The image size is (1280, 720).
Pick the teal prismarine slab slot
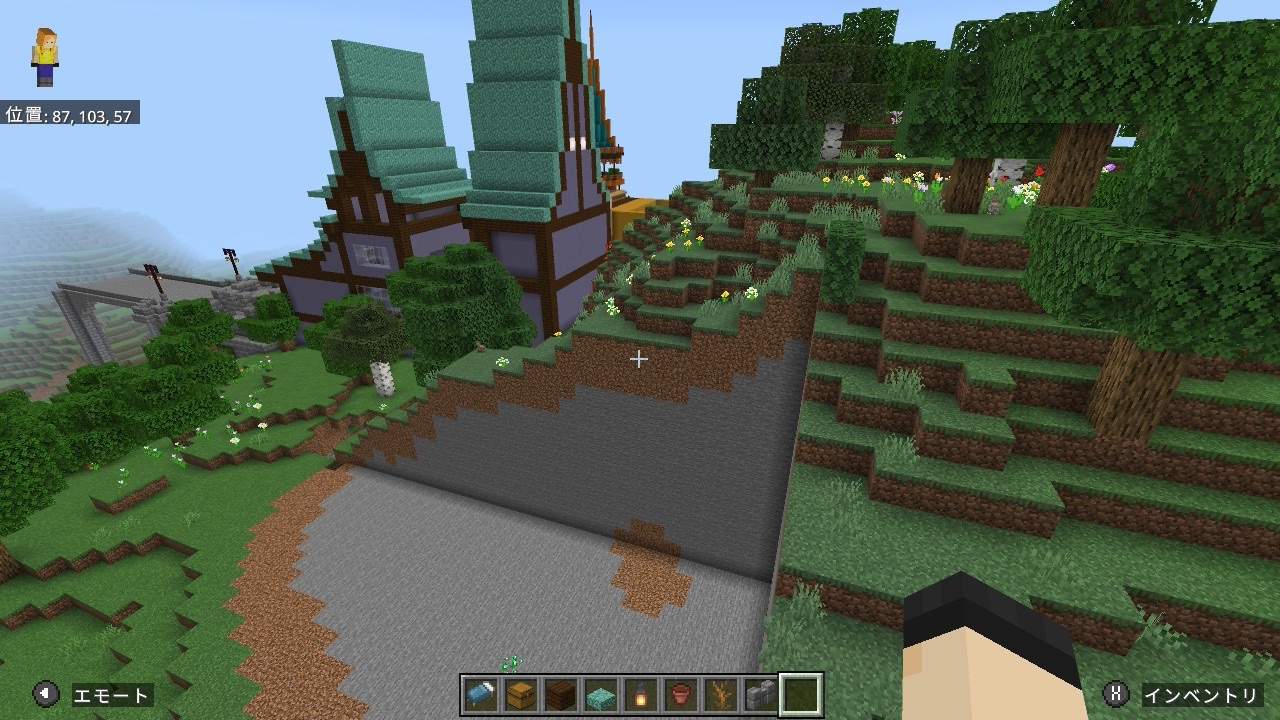(601, 694)
